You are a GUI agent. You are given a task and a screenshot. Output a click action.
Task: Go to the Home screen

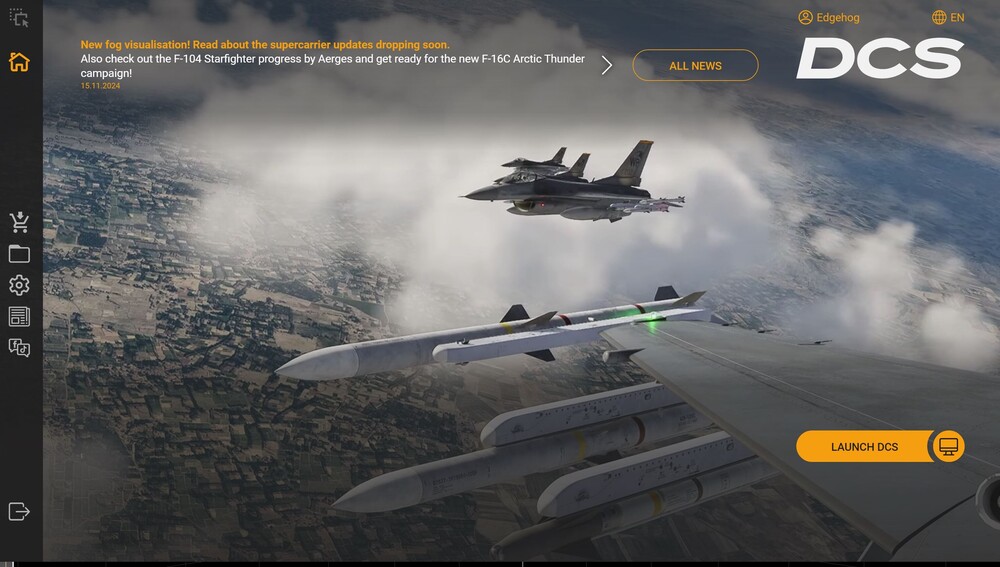19,62
